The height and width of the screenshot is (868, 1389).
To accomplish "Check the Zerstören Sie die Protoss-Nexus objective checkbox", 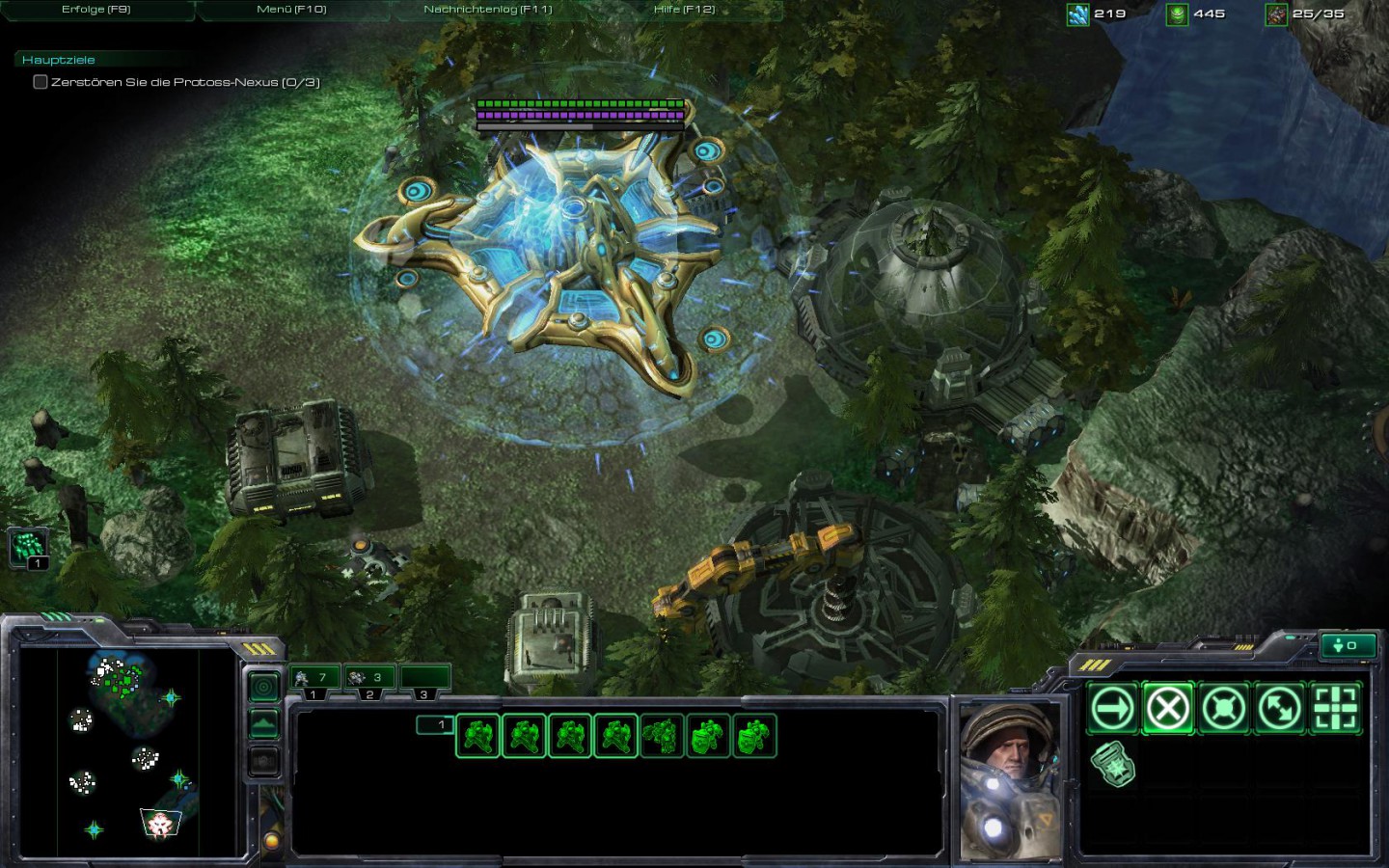I will [40, 83].
